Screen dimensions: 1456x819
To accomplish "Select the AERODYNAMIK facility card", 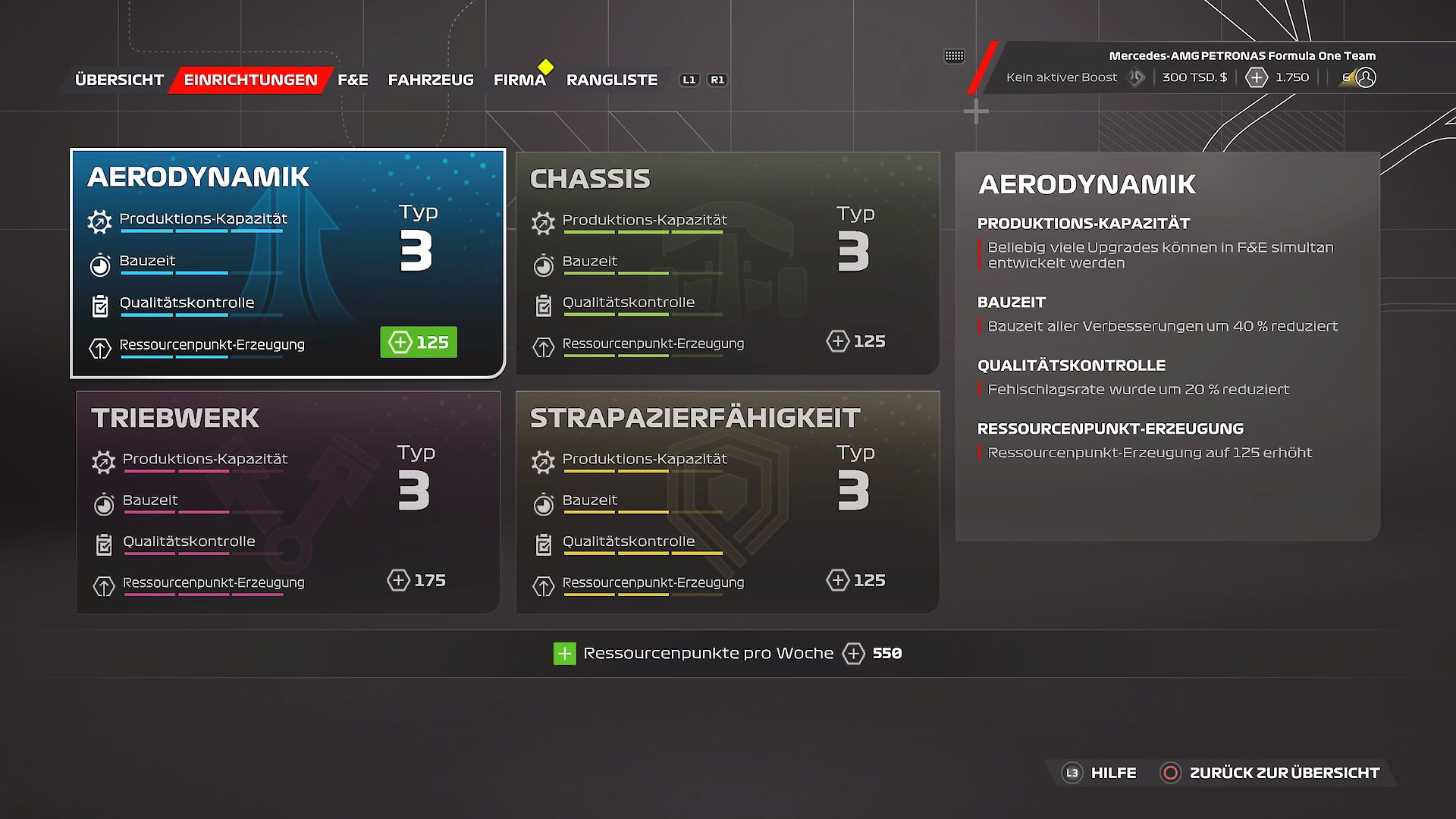I will (287, 262).
